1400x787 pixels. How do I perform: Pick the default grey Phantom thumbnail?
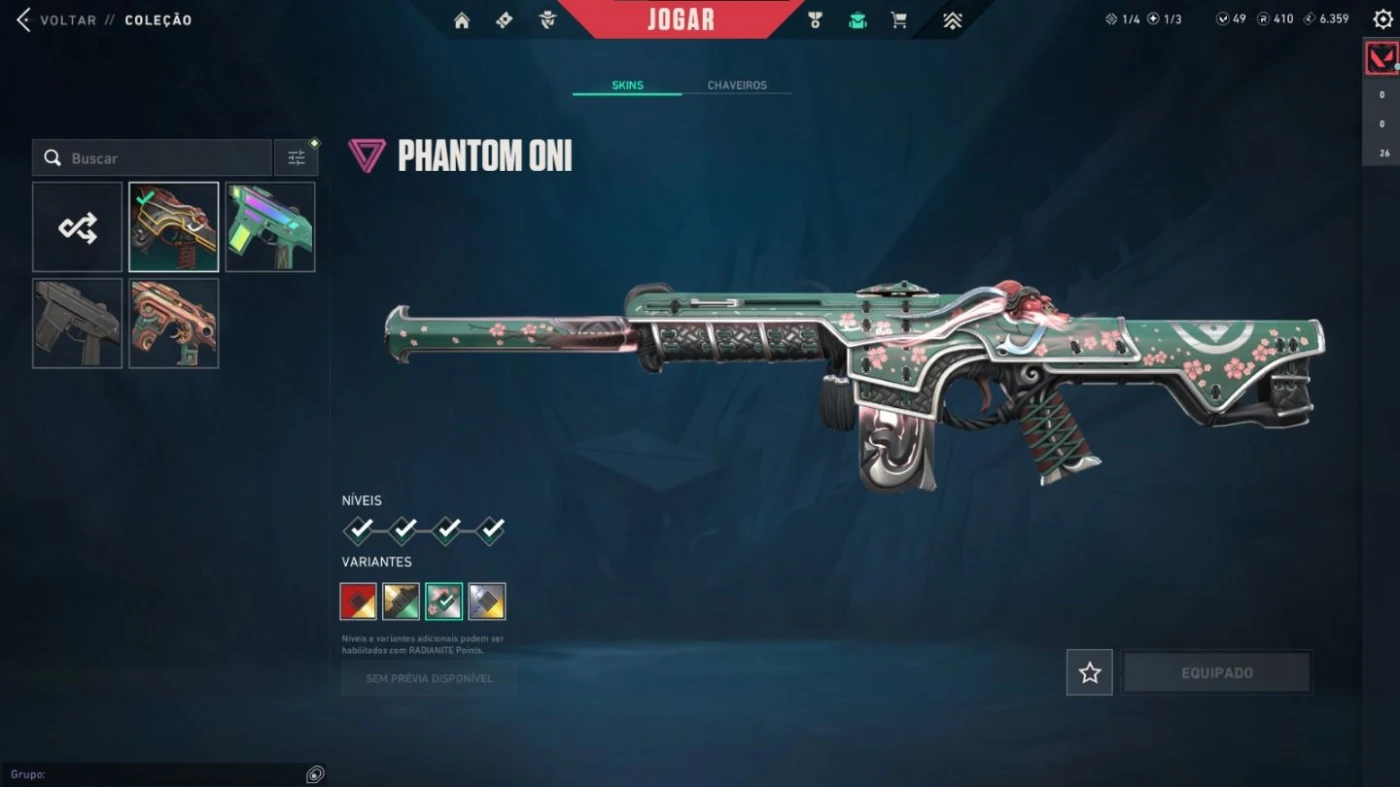coord(77,323)
